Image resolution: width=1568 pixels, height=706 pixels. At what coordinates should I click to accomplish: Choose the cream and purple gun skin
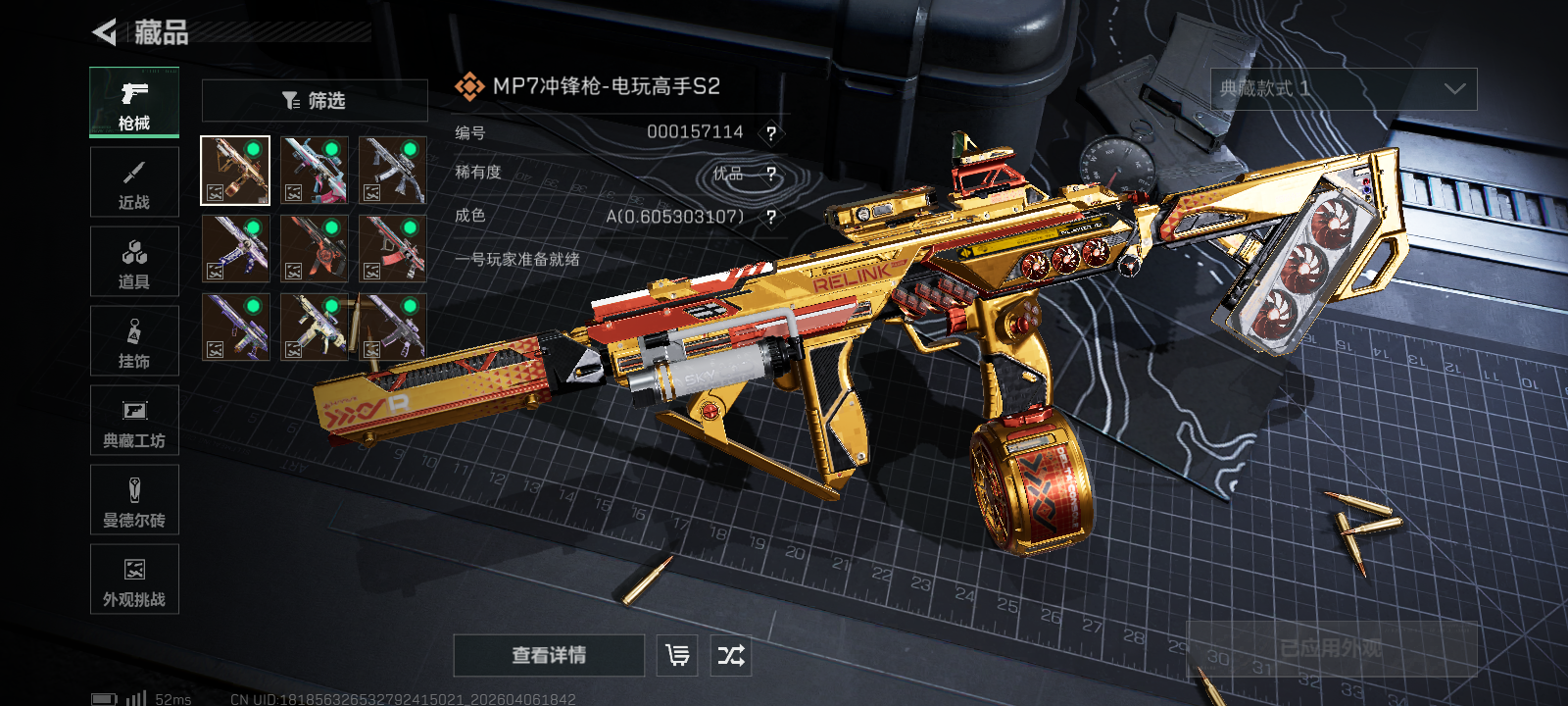click(x=314, y=328)
